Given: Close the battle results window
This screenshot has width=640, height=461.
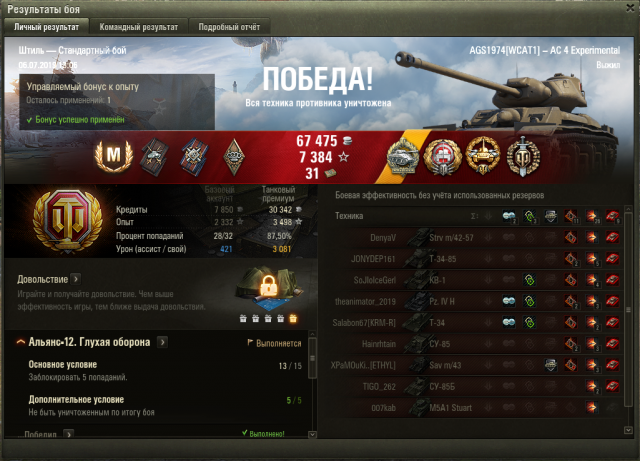Looking at the screenshot, I should (x=628, y=8).
